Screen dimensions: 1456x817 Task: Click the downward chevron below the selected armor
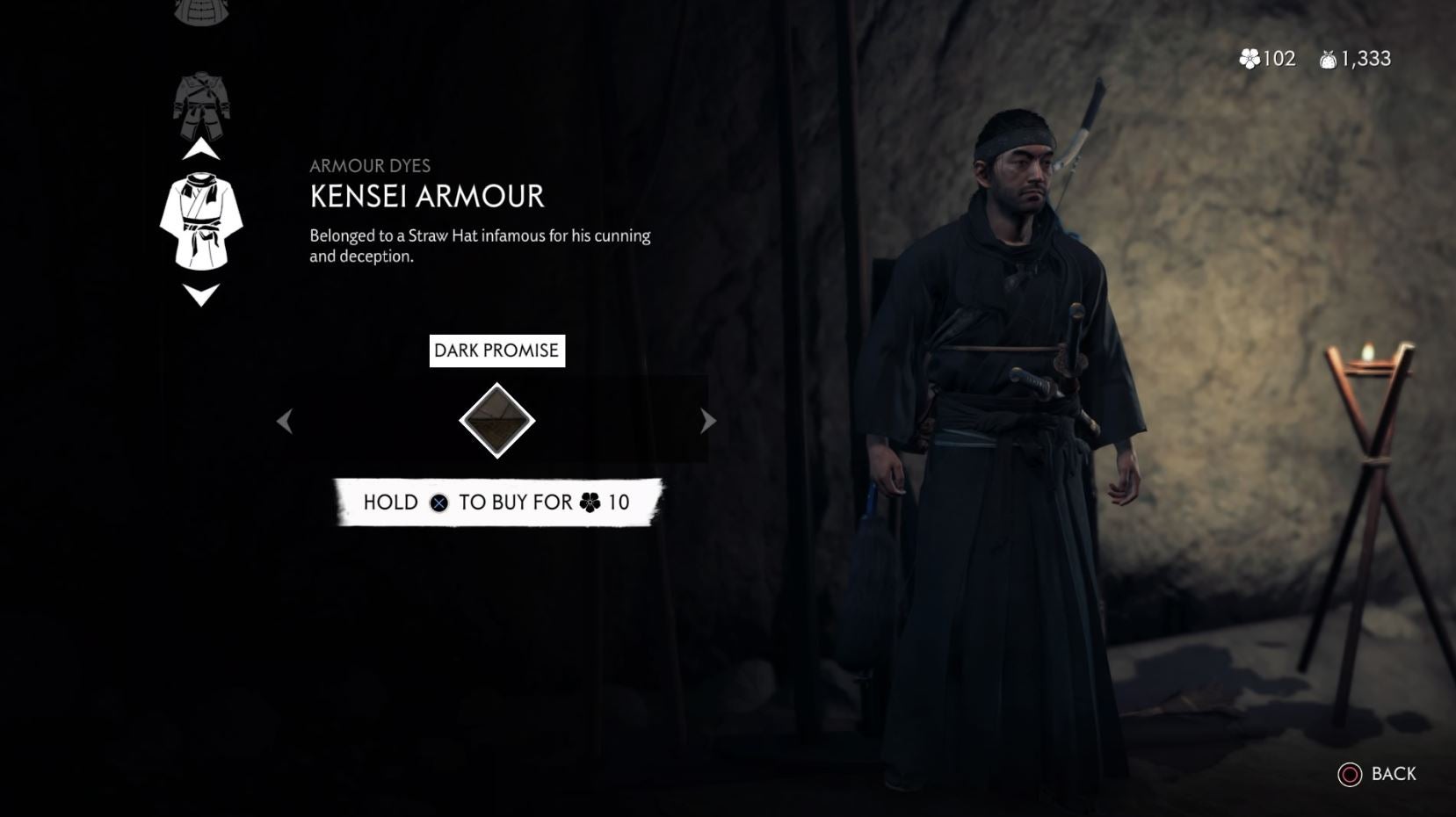coord(202,296)
